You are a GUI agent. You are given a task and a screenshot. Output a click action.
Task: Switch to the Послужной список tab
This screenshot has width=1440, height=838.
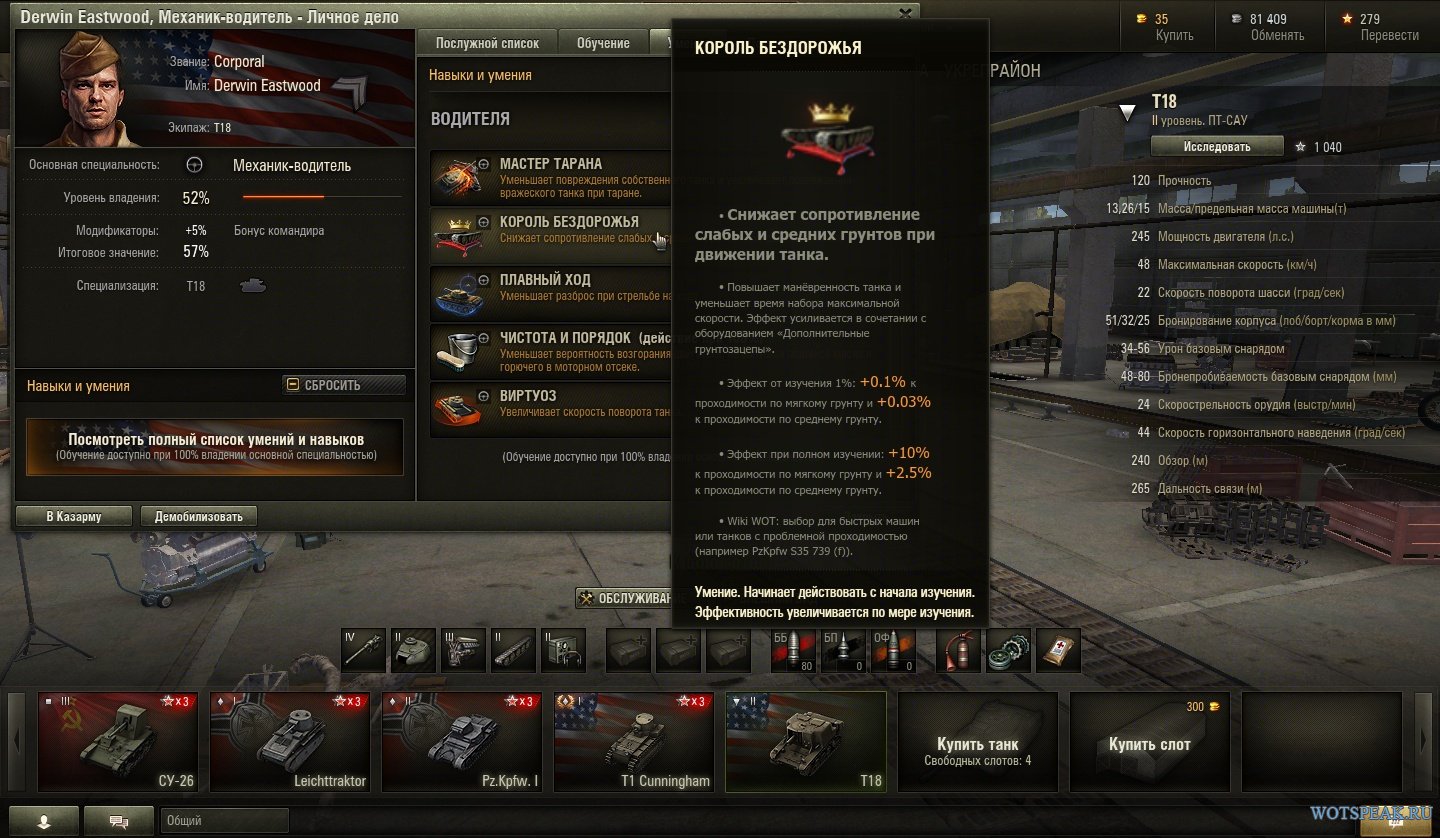tap(487, 43)
